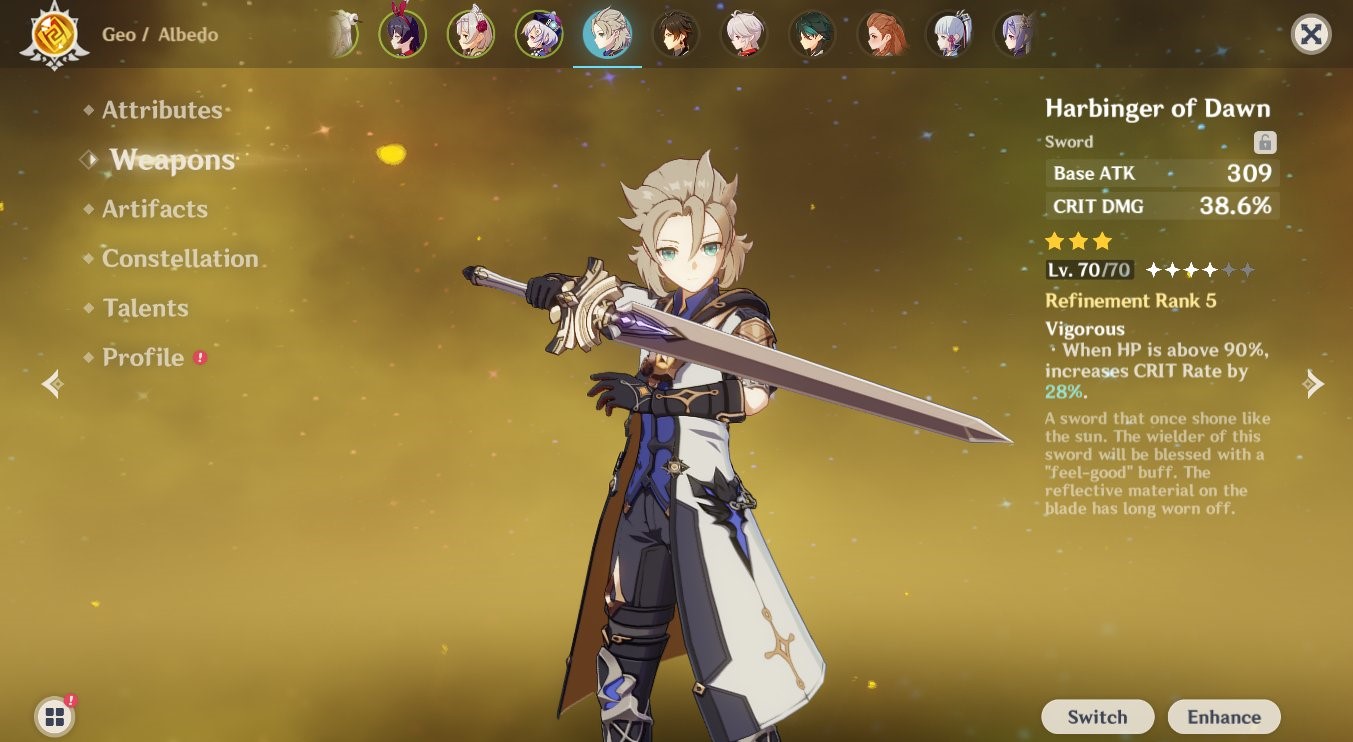Screen dimensions: 1353x742
Task: Close the character screen
Action: 1310,35
